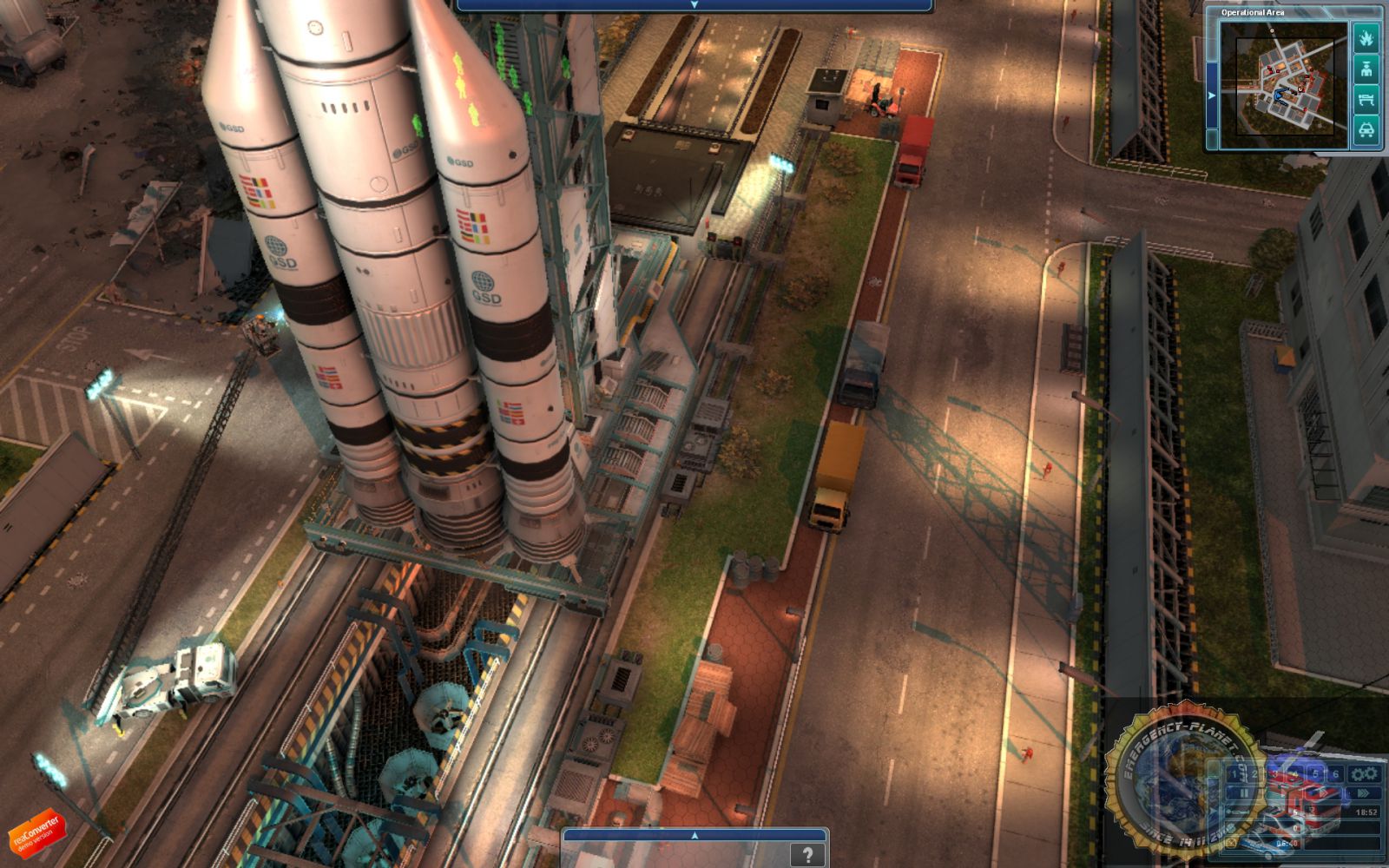1389x868 pixels.
Task: Choose the medical stretcher units category
Action: [x=1366, y=99]
